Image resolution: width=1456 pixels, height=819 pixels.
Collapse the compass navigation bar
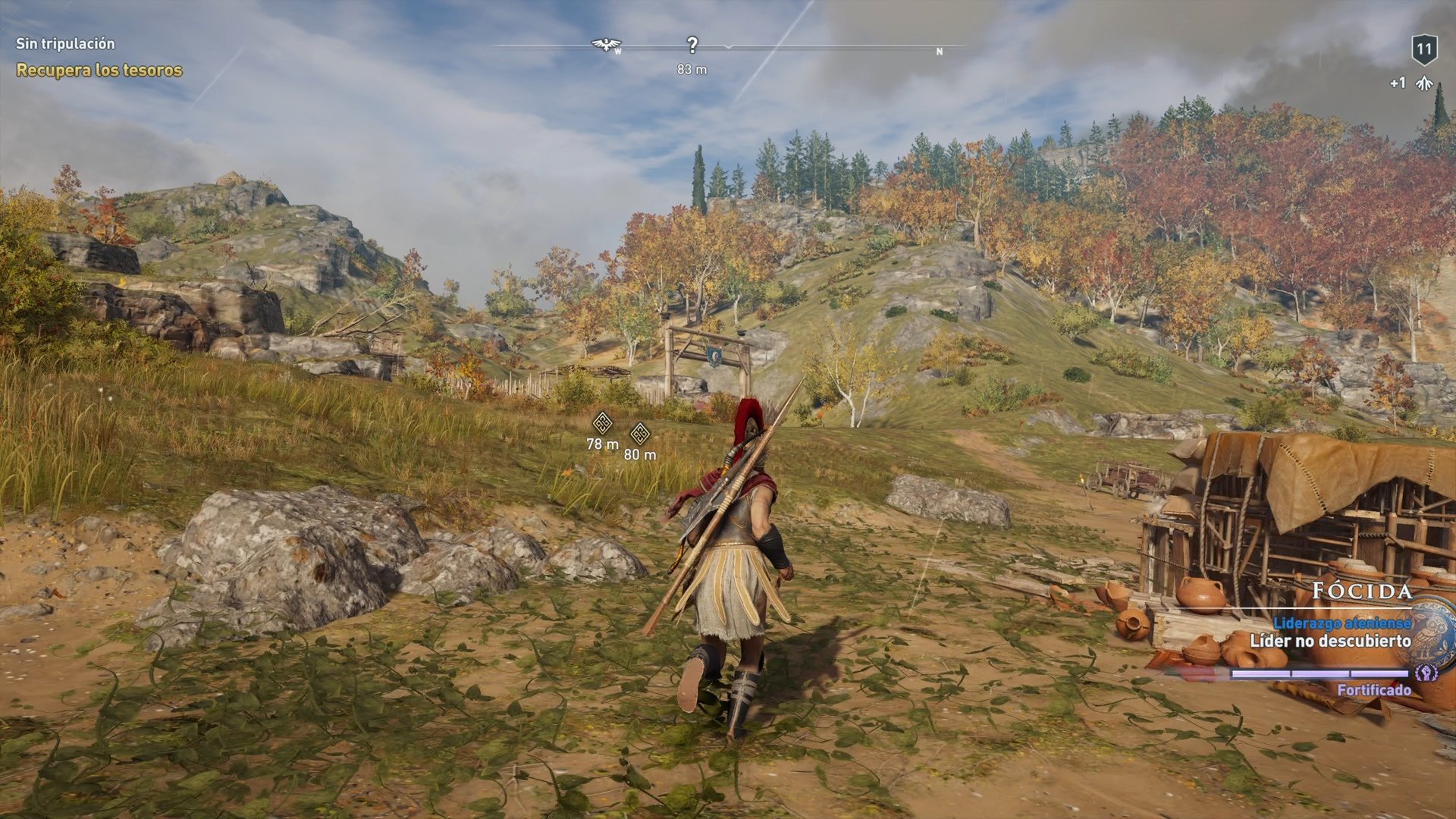click(728, 48)
